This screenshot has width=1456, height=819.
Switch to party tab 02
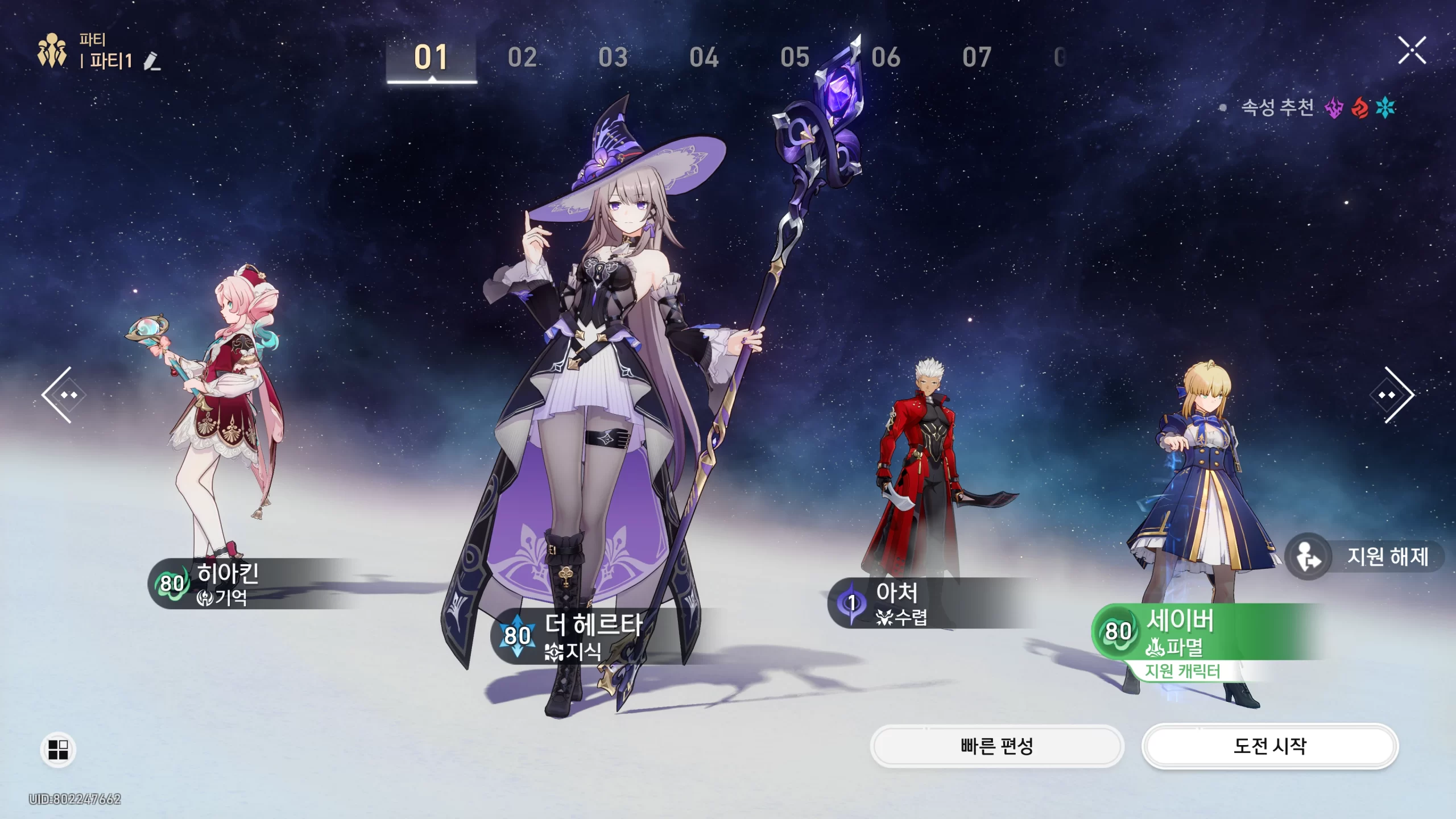click(522, 57)
